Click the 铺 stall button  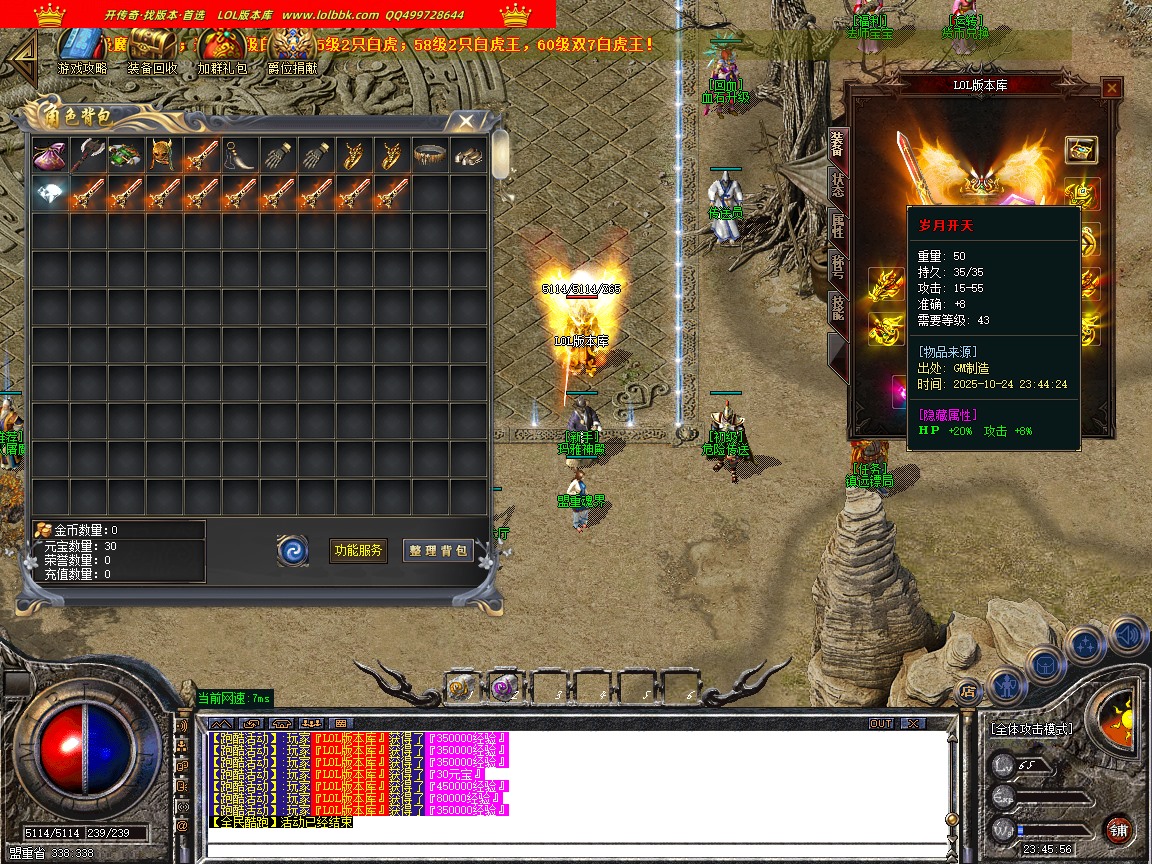click(x=1118, y=829)
